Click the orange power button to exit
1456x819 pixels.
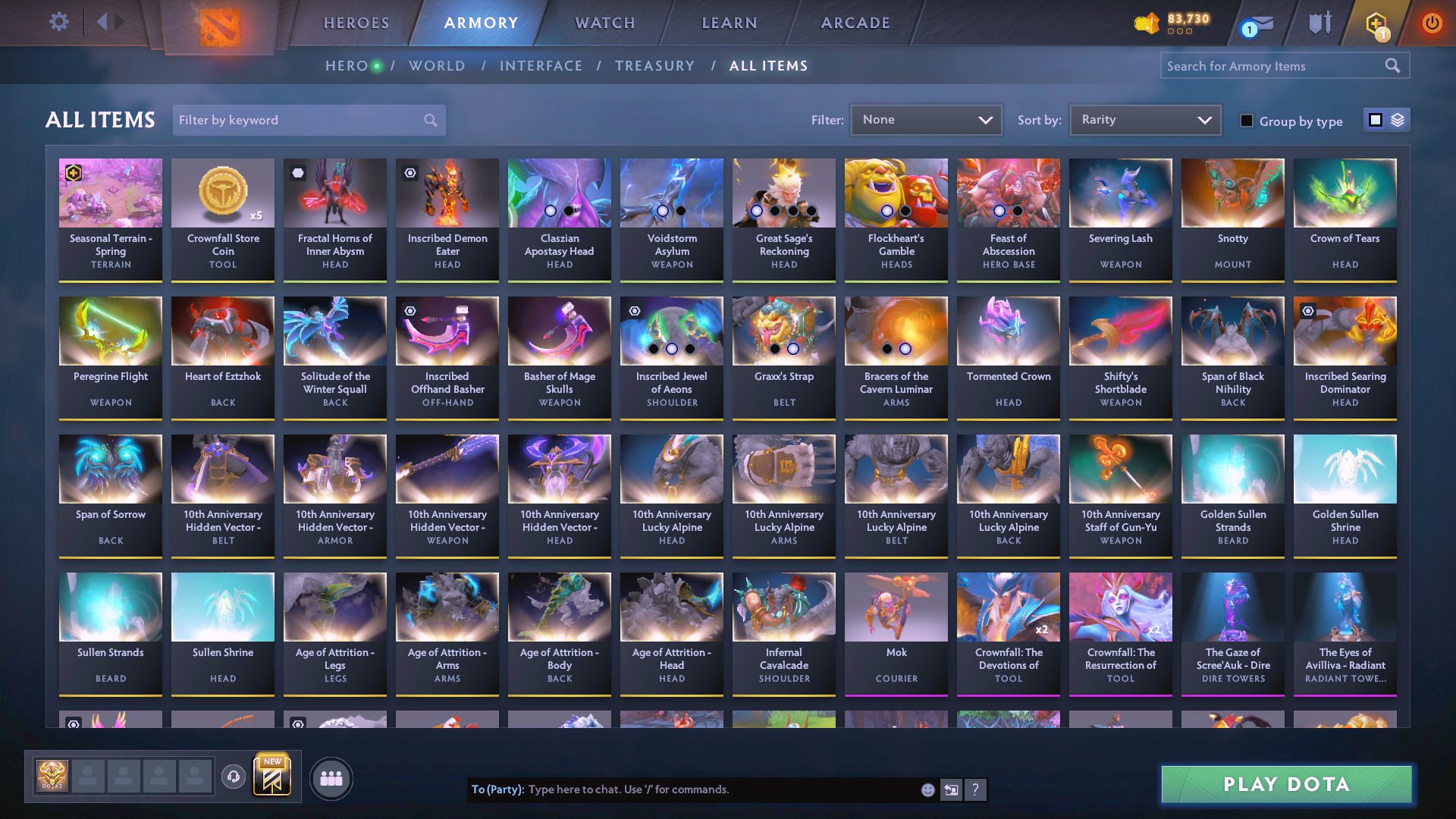pos(1432,23)
